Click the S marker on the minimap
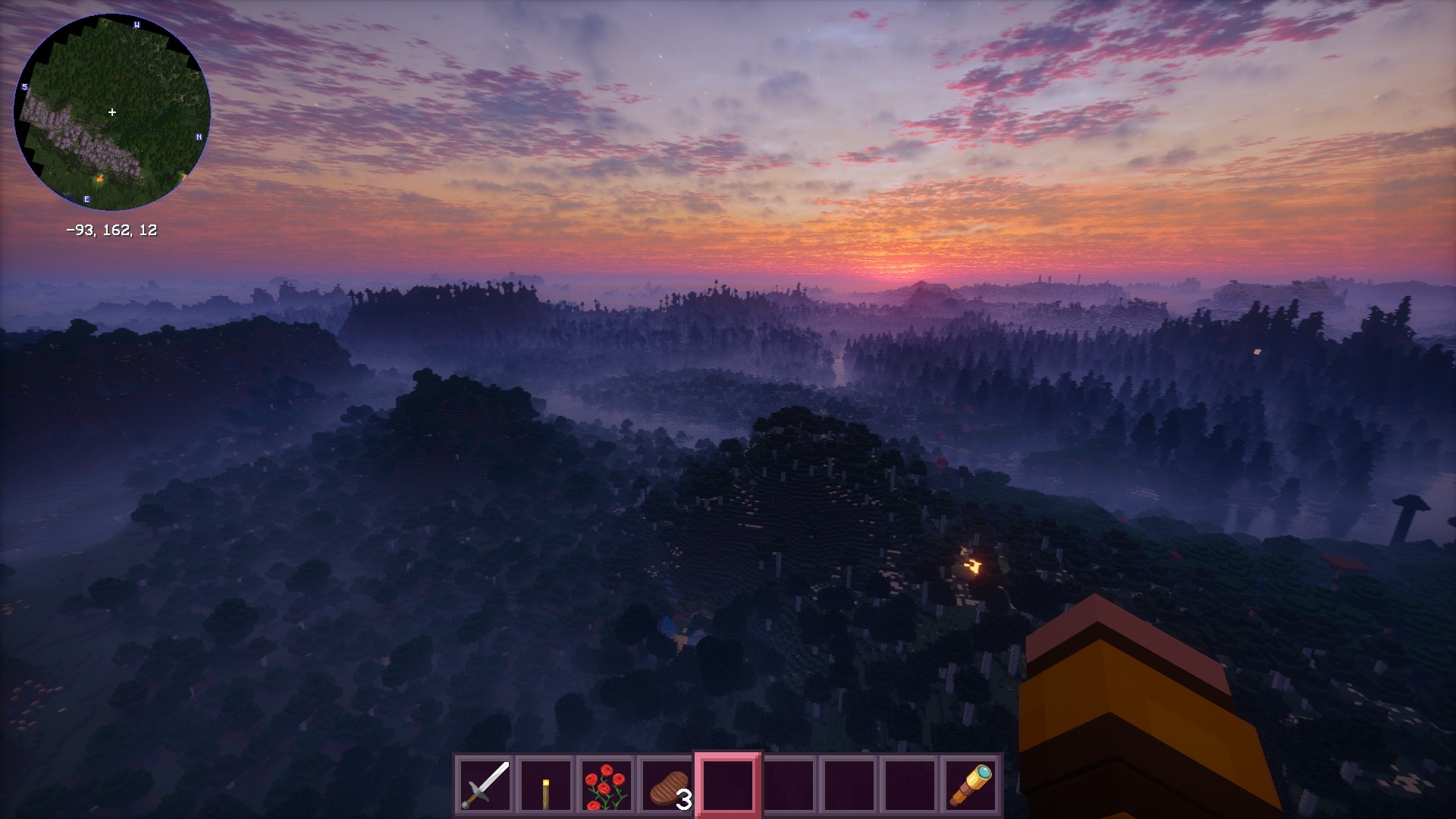Screen dimensions: 1456x819 pyautogui.click(x=25, y=88)
